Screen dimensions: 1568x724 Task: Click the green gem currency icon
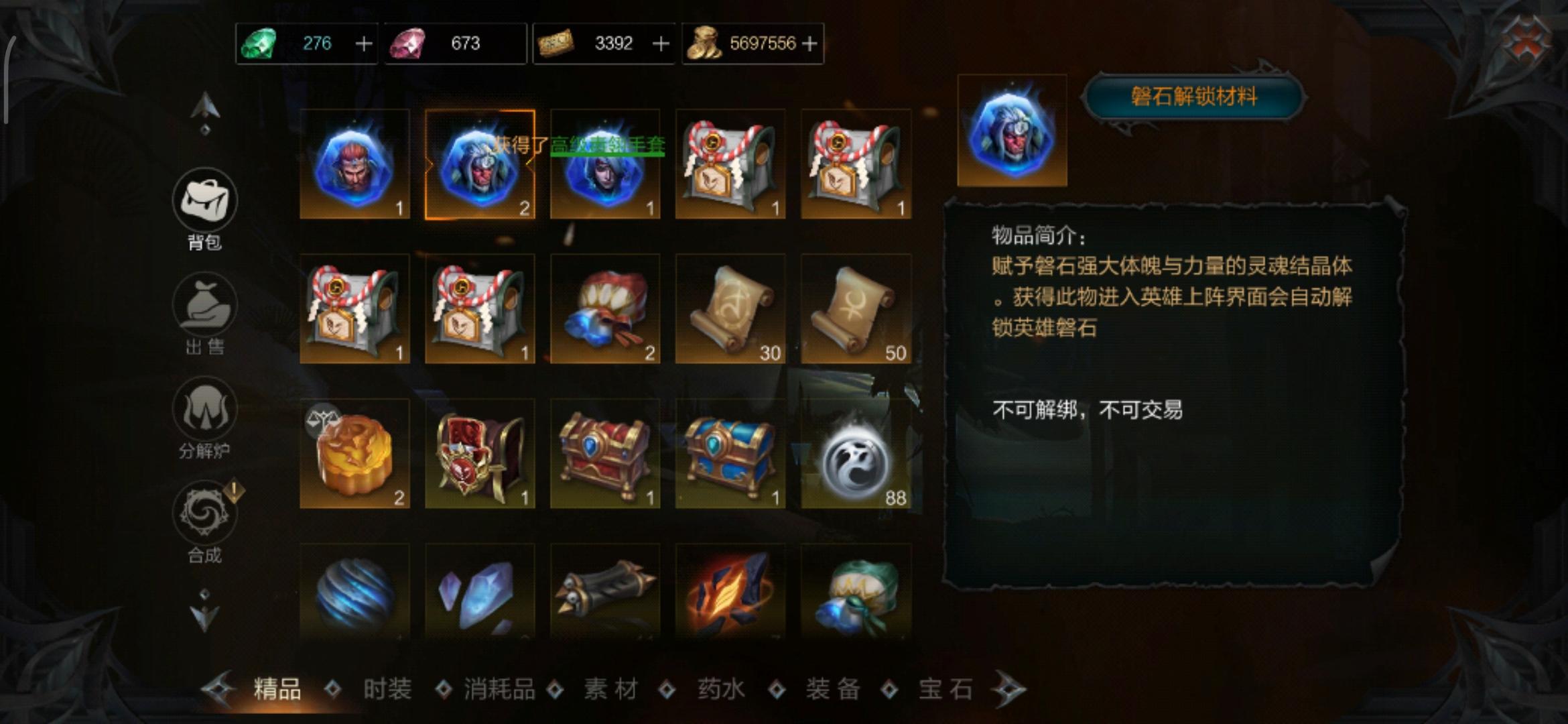(x=261, y=43)
